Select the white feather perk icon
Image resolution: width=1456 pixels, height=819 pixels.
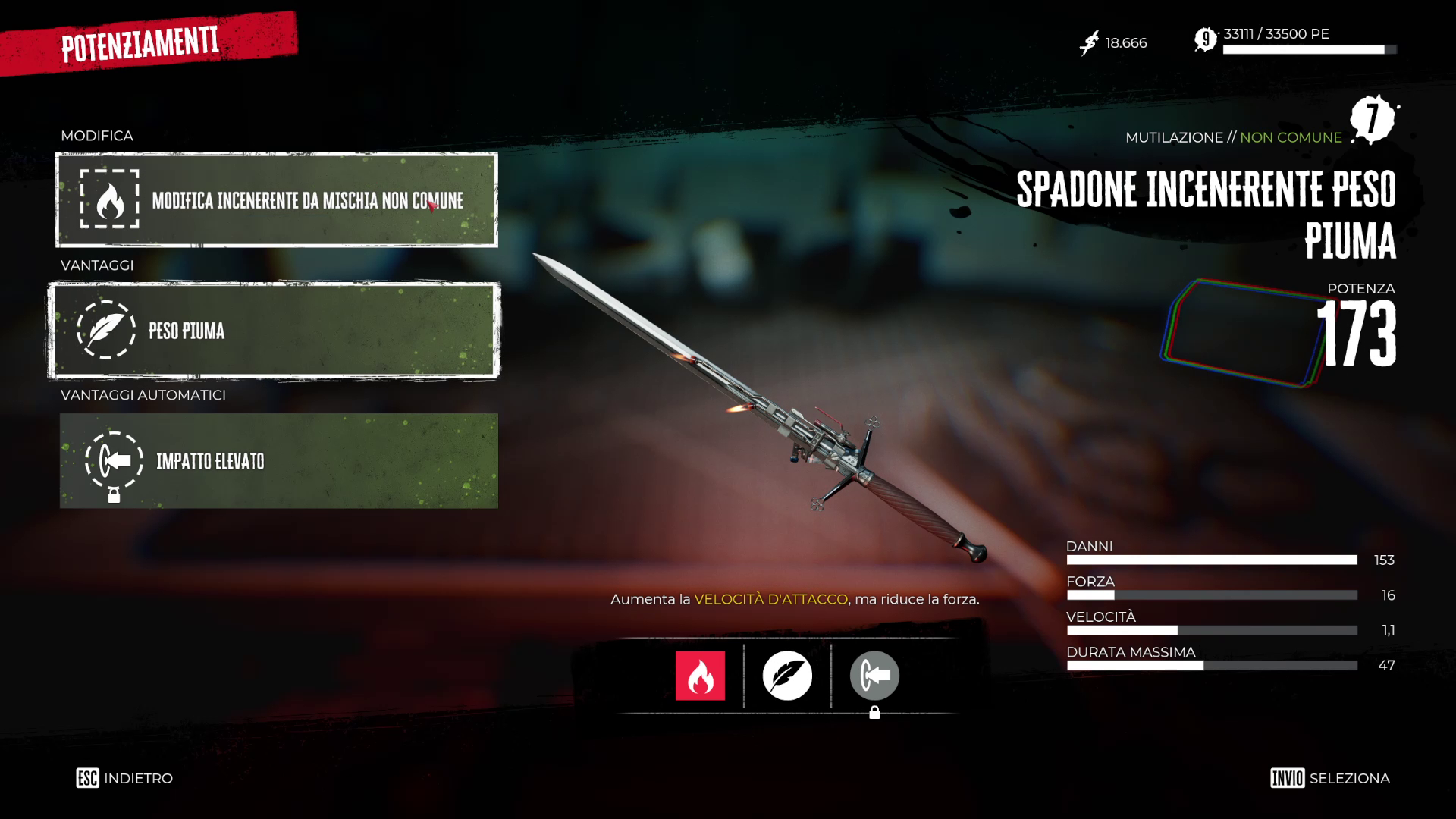pyautogui.click(x=787, y=676)
